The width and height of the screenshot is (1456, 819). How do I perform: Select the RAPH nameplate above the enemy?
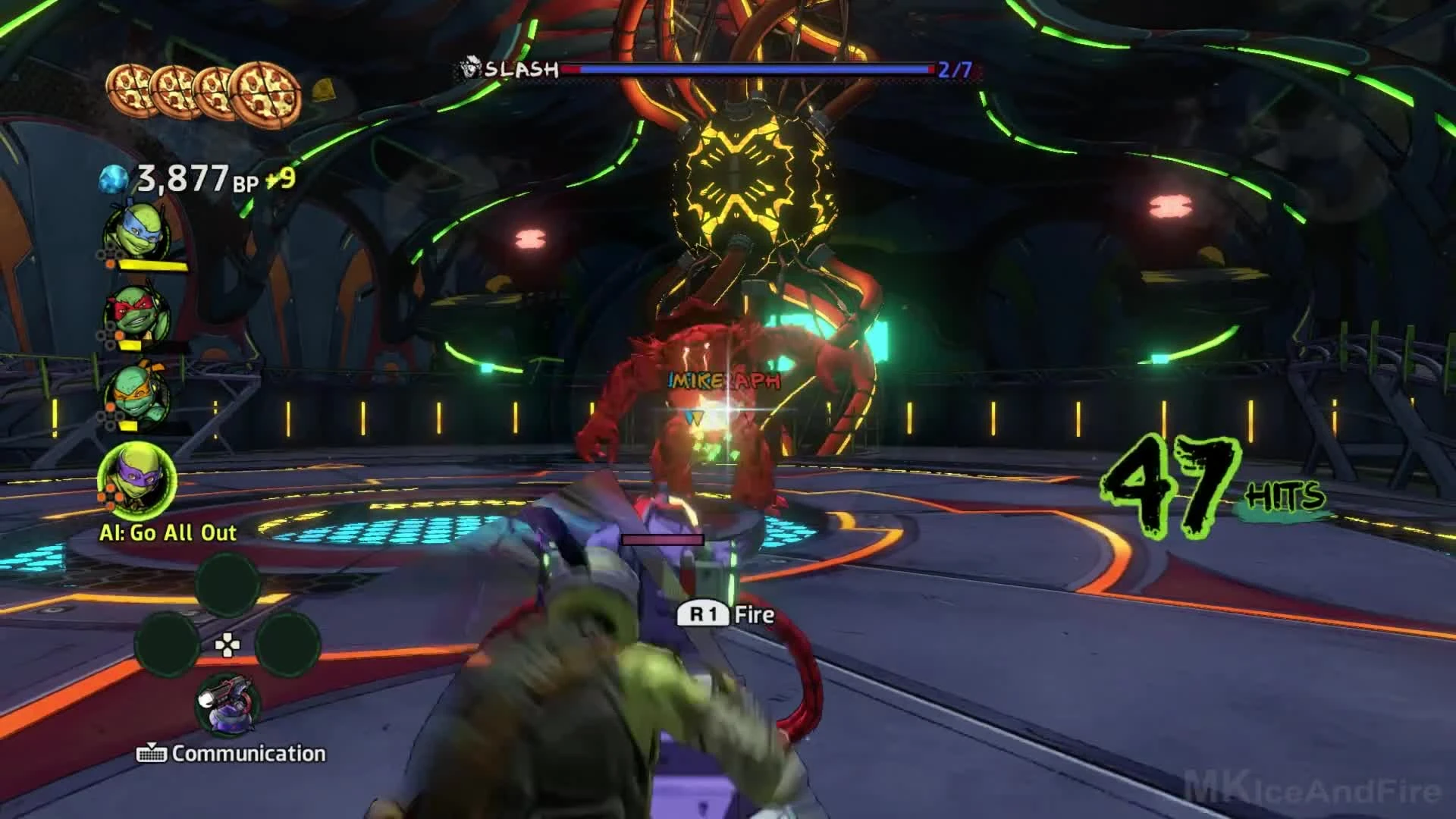tap(758, 378)
